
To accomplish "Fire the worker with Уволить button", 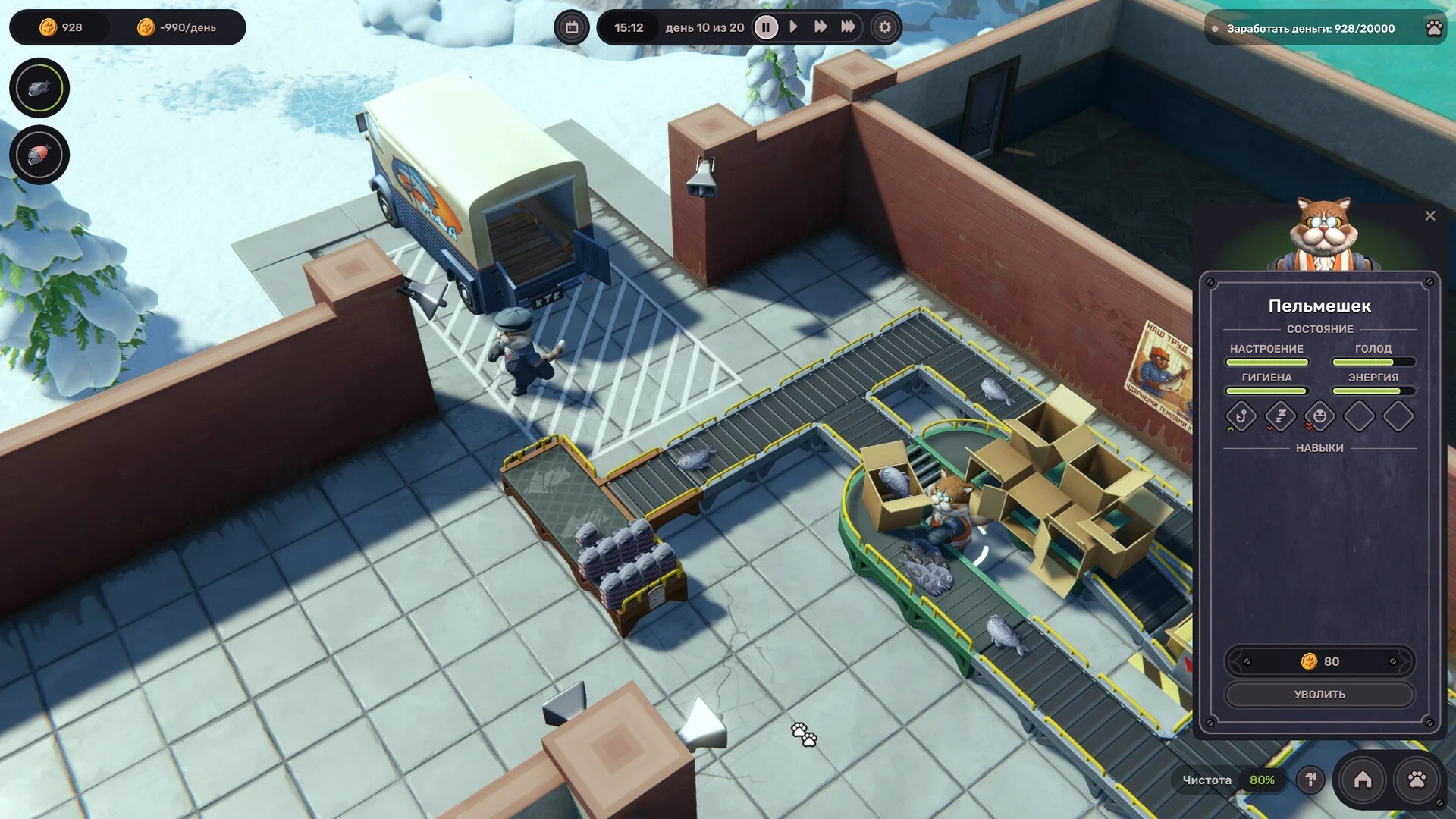I will pos(1319,694).
